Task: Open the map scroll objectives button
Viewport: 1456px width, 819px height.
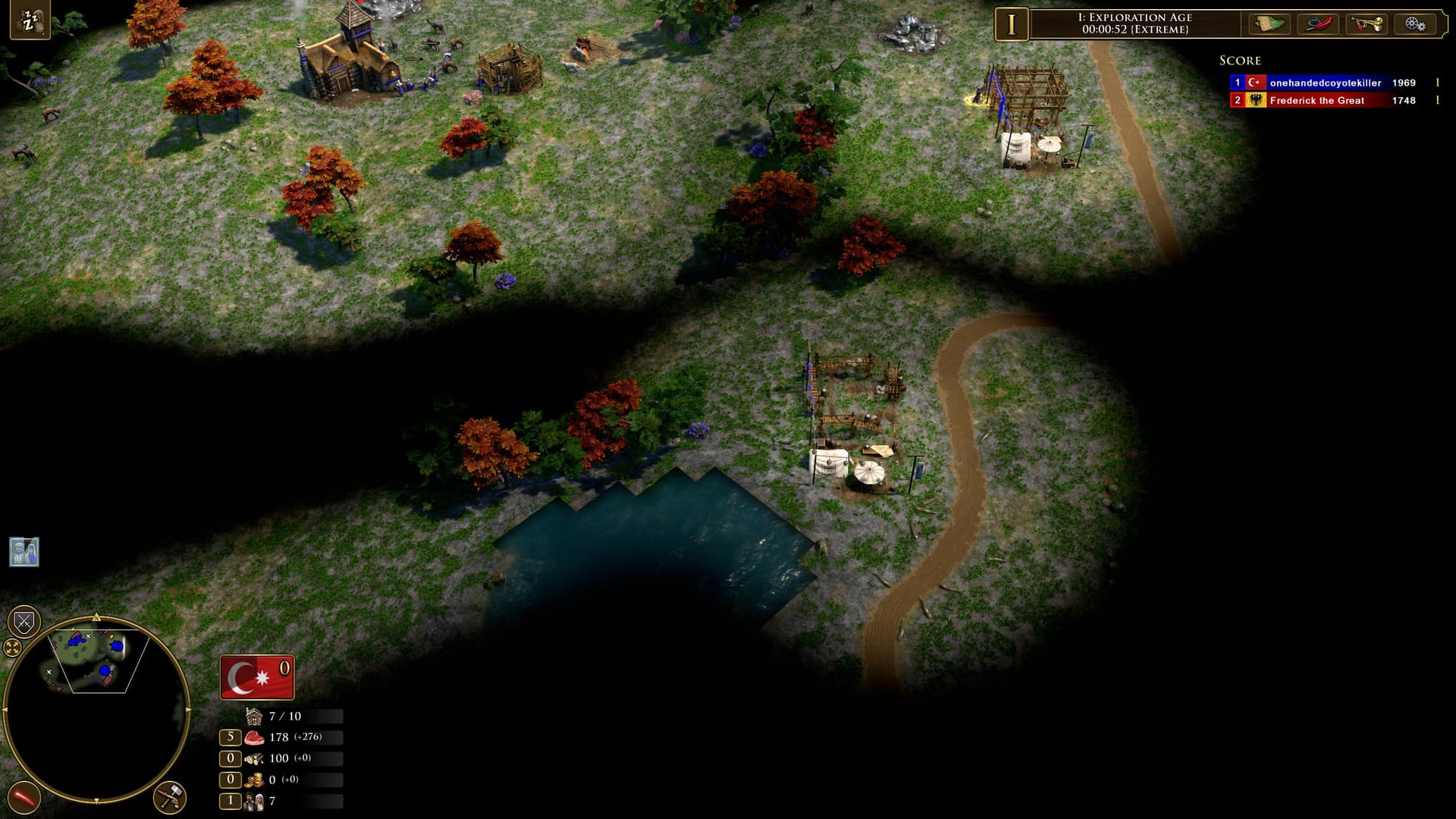Action: click(x=1270, y=24)
